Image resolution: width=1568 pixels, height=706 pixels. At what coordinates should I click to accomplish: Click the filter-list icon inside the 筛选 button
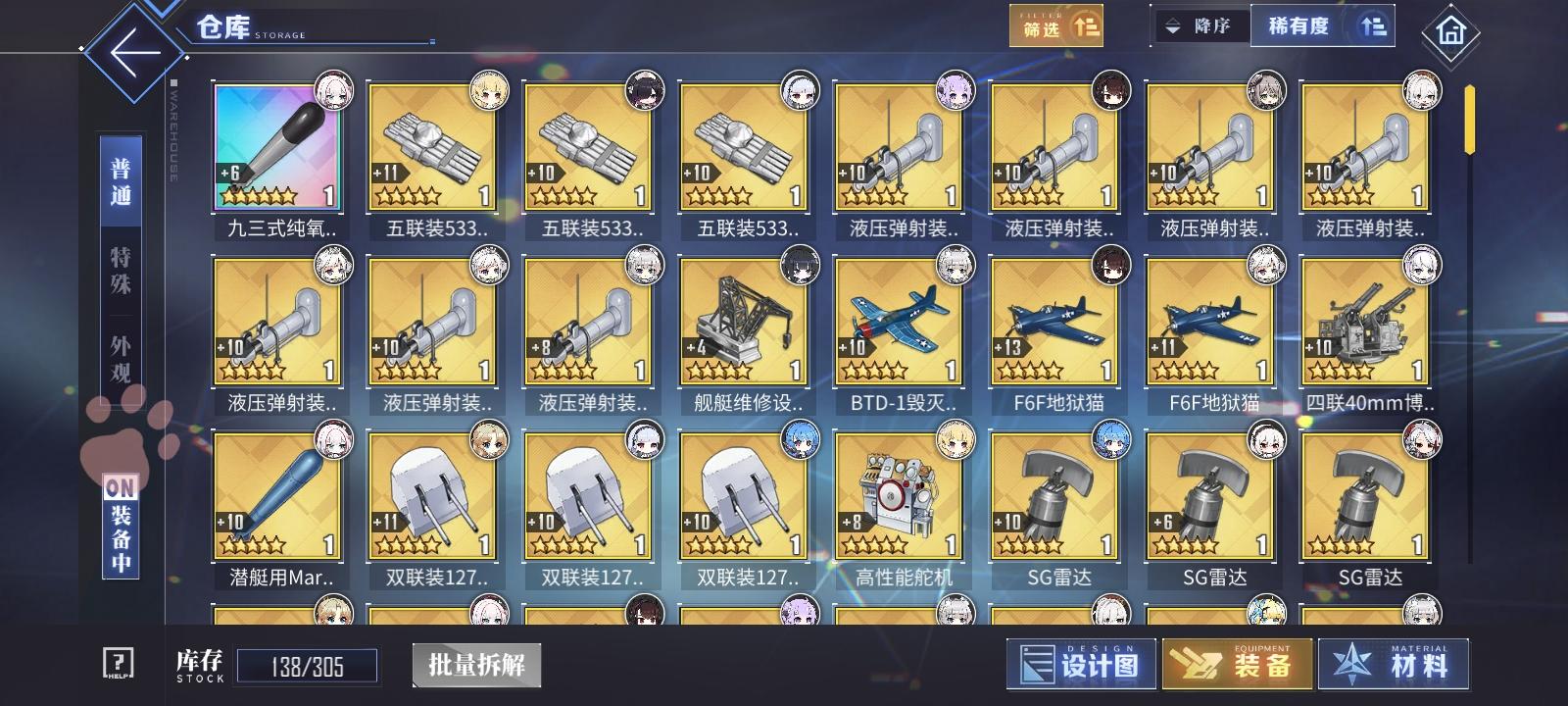point(1086,25)
